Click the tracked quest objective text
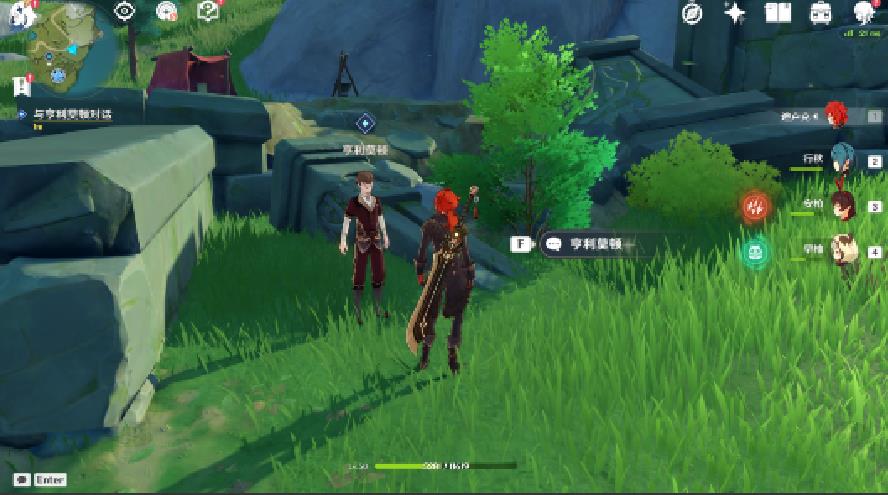 click(72, 115)
